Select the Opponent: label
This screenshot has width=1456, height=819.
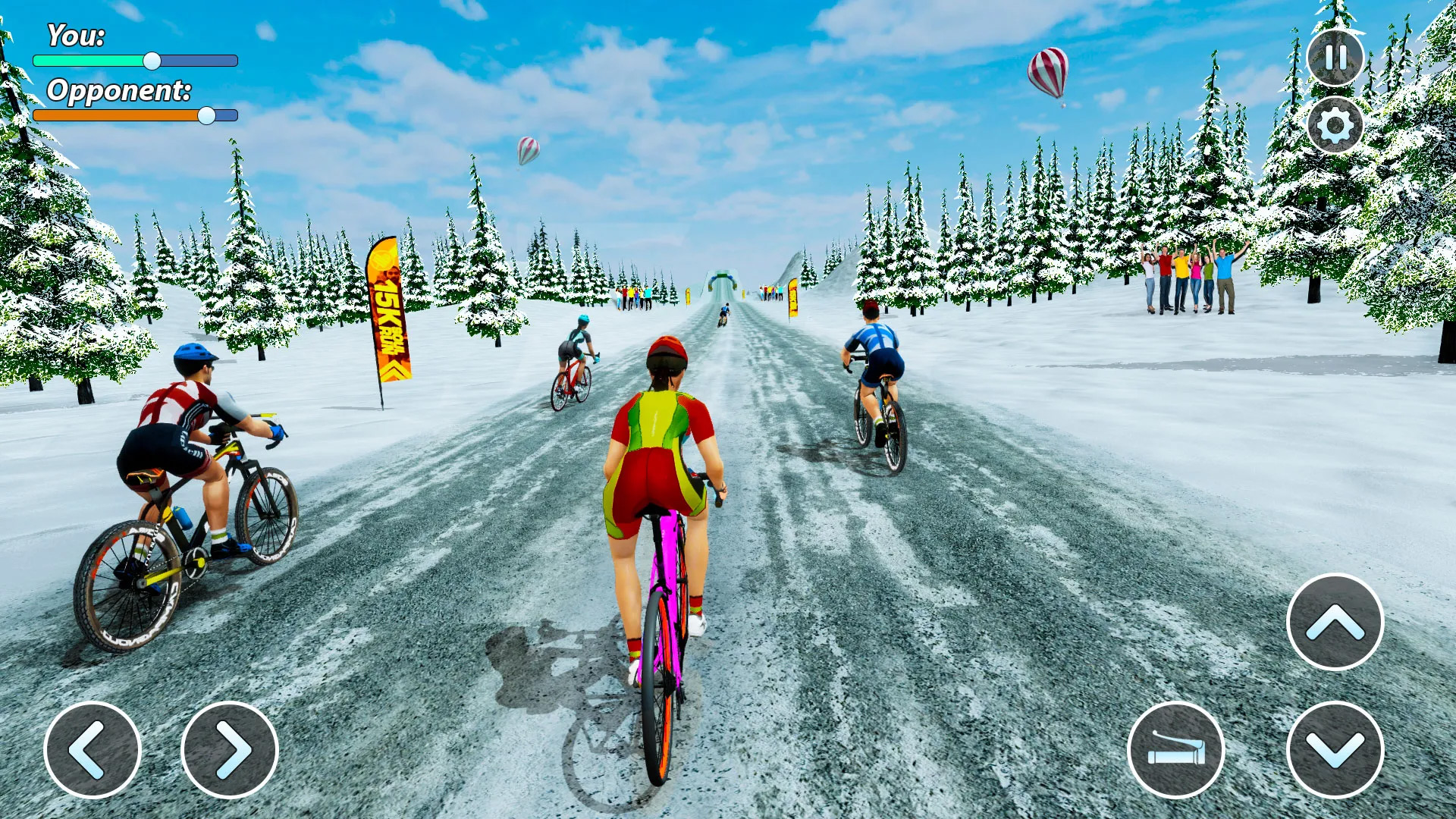[120, 91]
